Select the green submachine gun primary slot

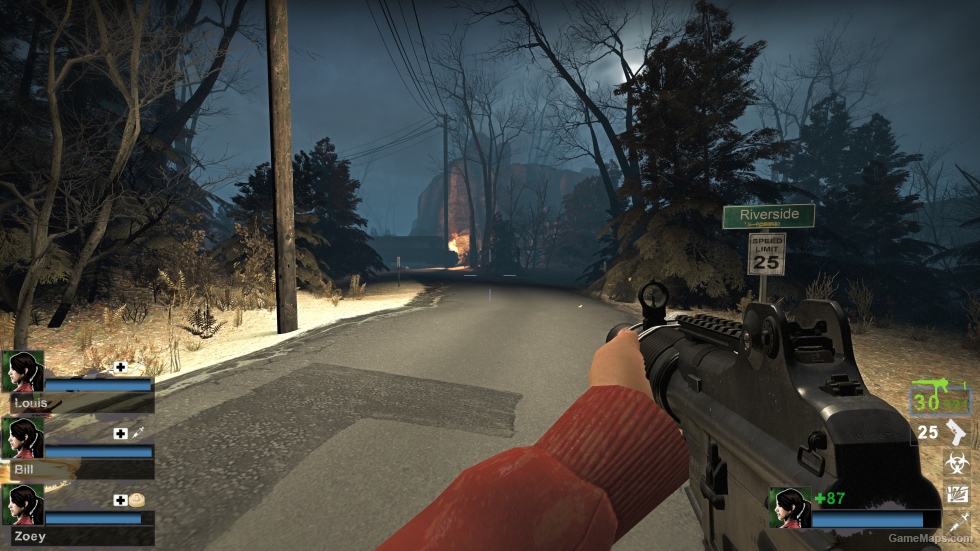click(x=940, y=399)
